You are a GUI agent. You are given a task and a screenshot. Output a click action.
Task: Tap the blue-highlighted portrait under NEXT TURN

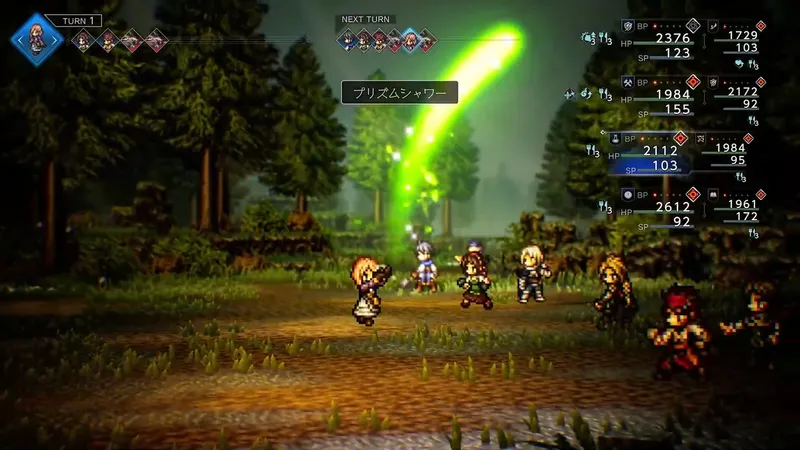point(409,40)
